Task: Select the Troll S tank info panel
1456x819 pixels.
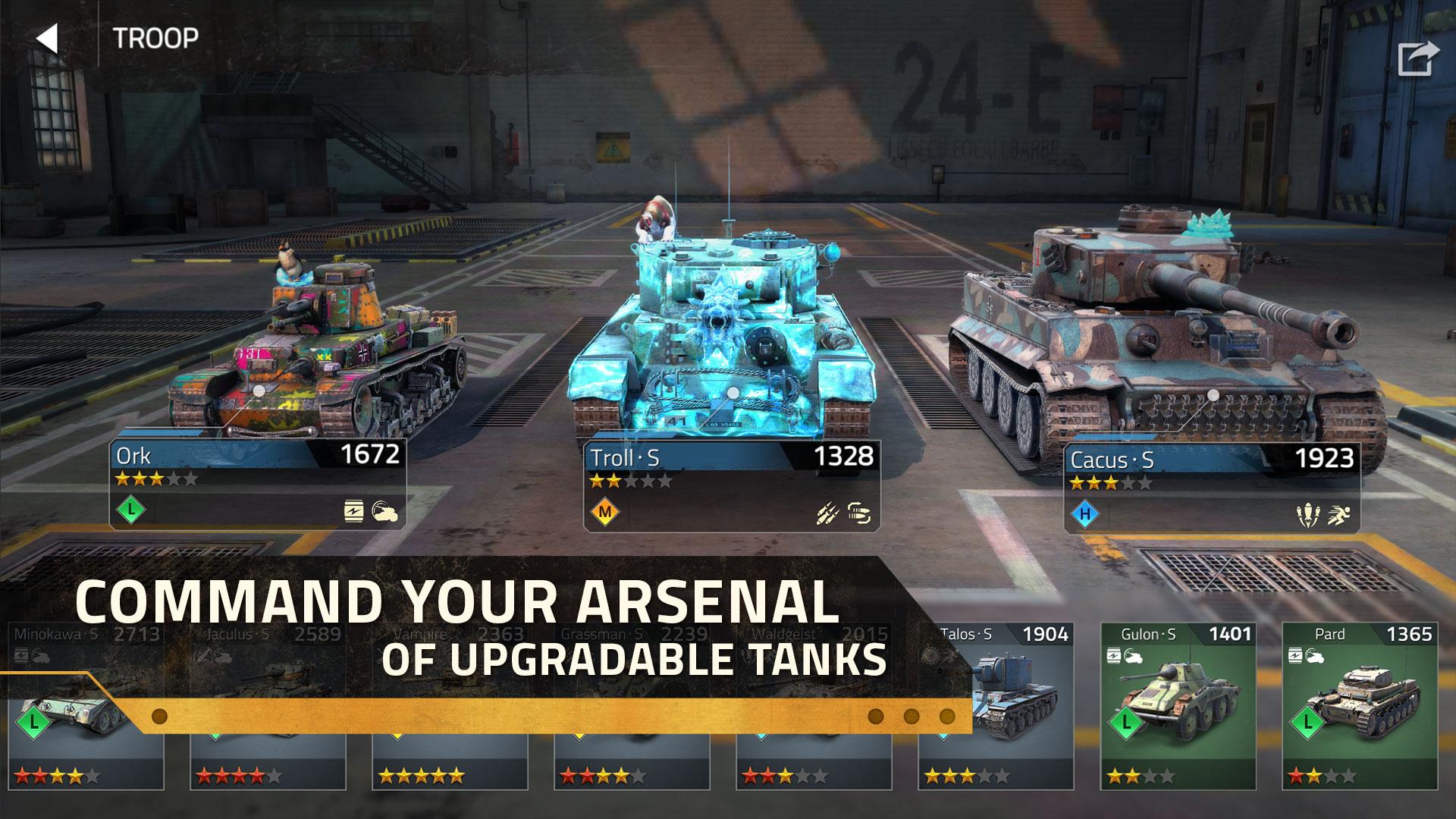Action: pyautogui.click(x=731, y=485)
